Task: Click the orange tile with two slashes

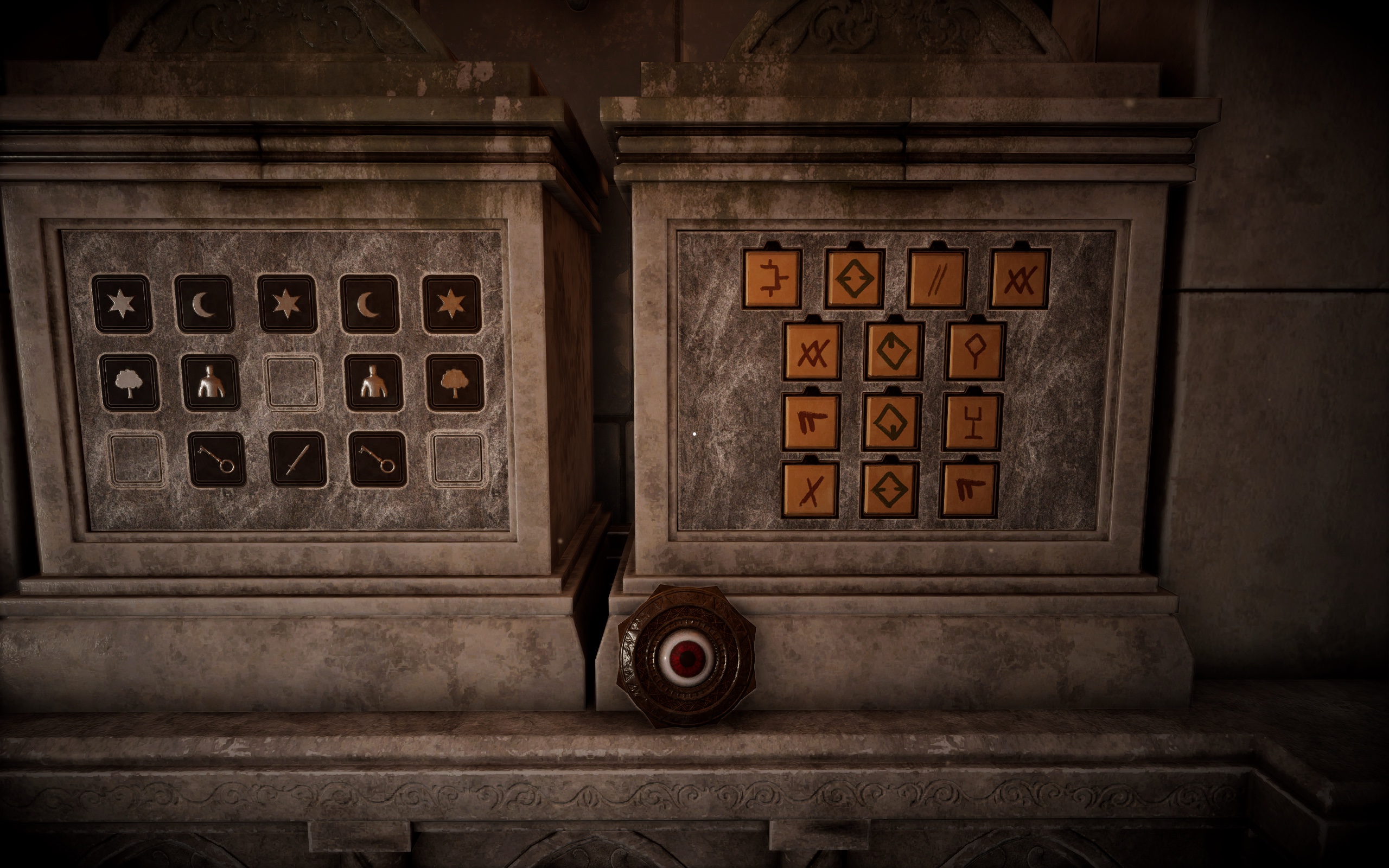Action: click(936, 279)
